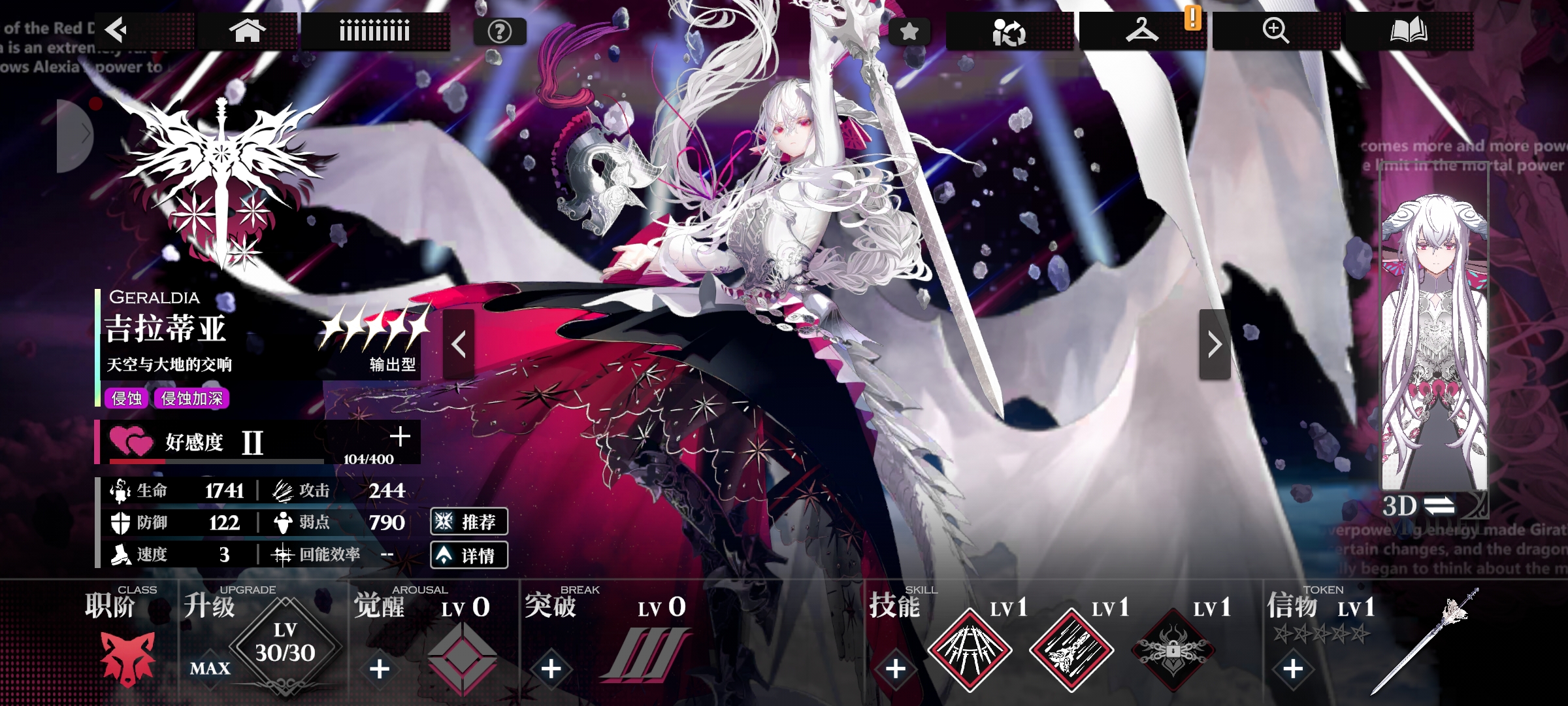Upgrade the token with its plus button
Viewport: 1568px width, 706px height.
pos(1293,669)
